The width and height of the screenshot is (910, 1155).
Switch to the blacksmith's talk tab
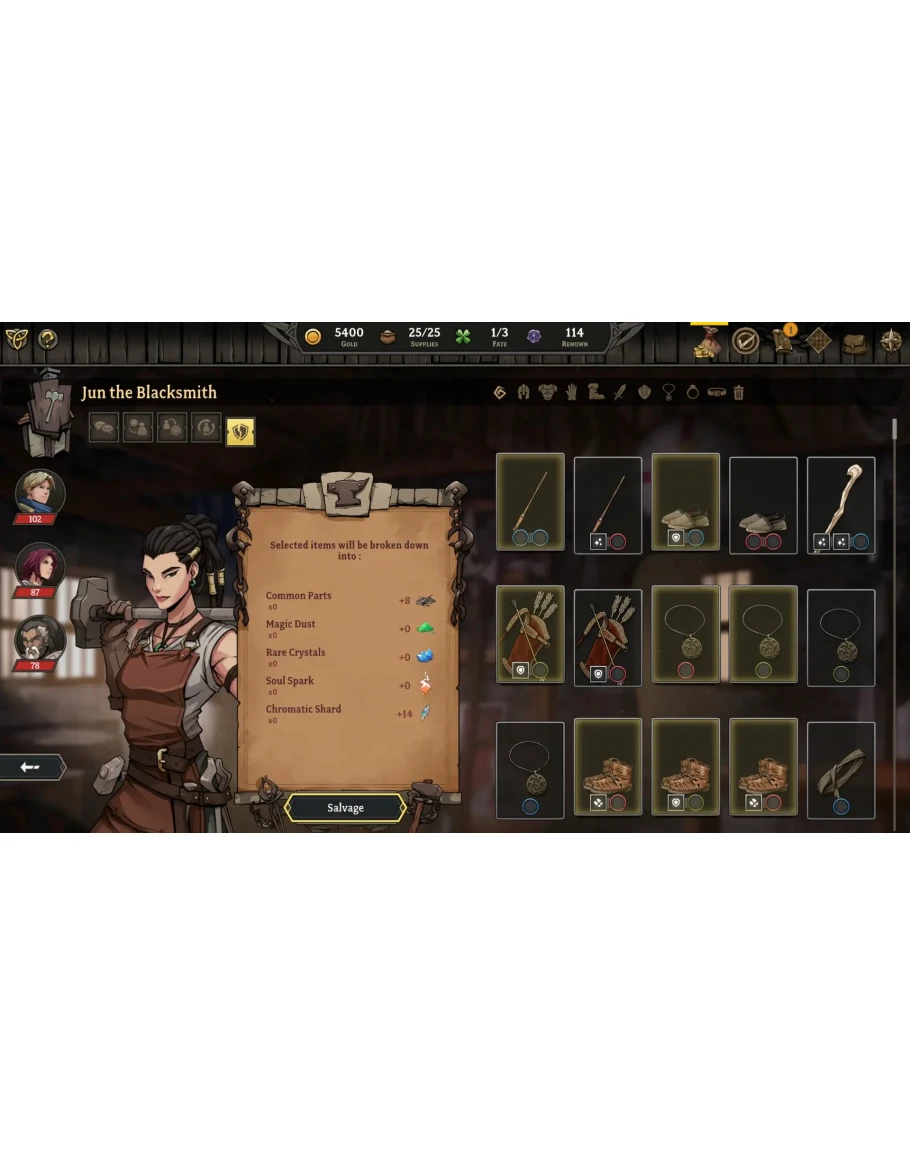pos(104,429)
